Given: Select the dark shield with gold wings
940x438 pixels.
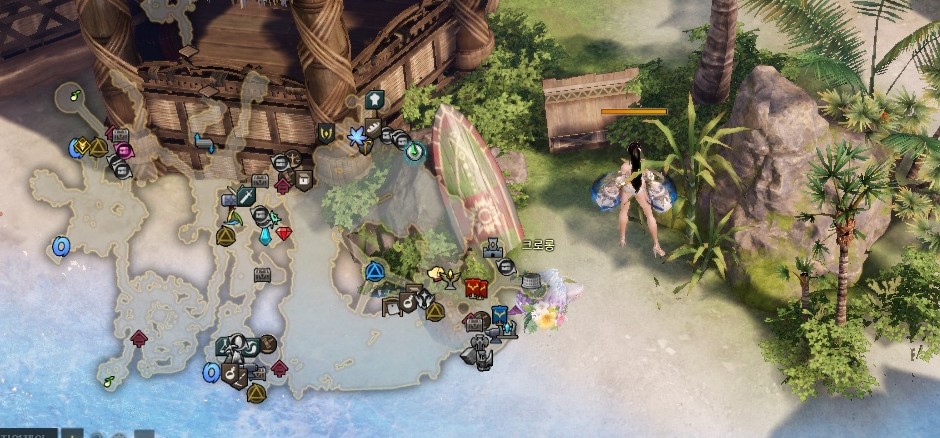Looking at the screenshot, I should (325, 132).
